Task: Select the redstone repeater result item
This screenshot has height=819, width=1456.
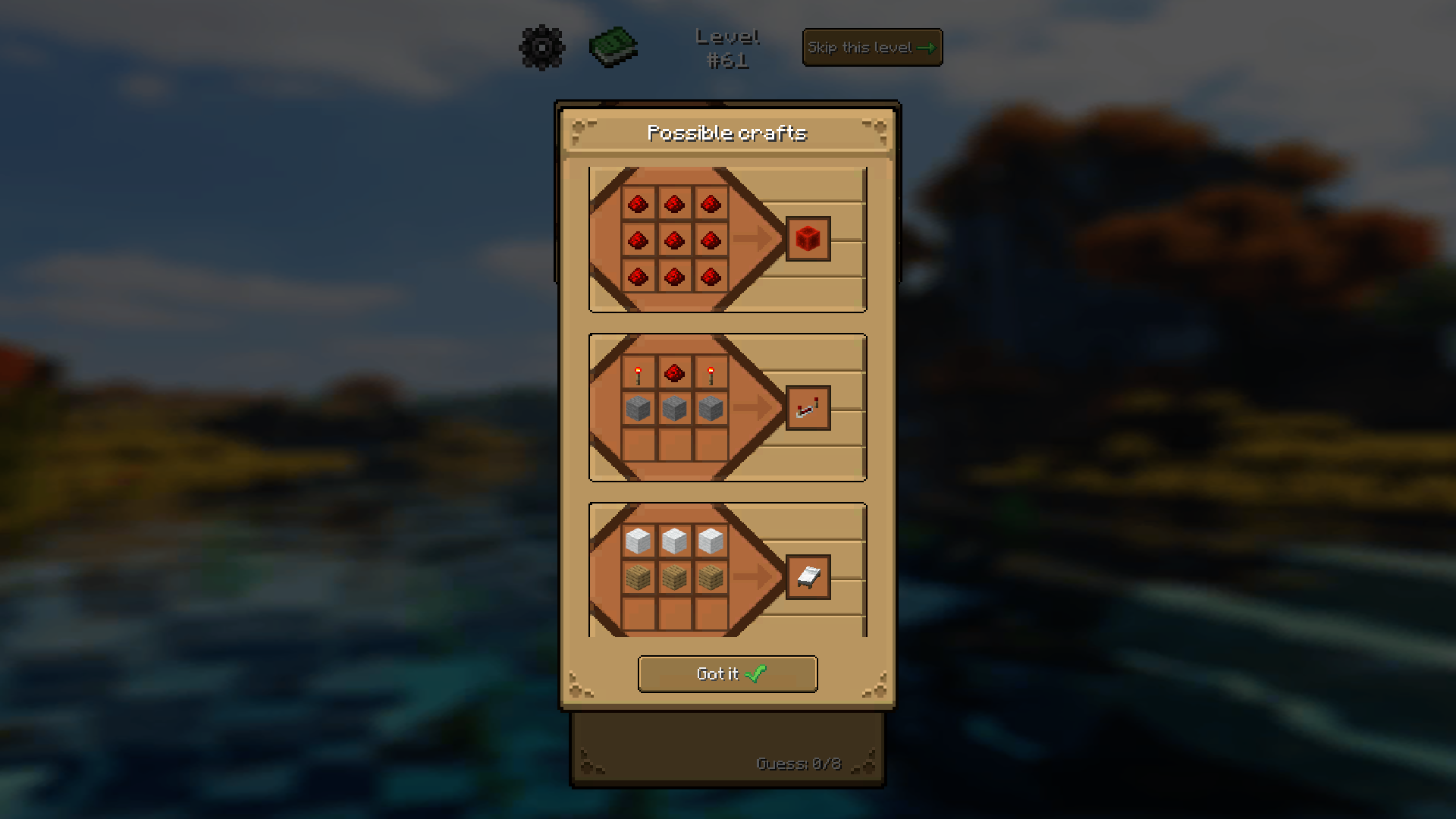Action: tap(808, 407)
